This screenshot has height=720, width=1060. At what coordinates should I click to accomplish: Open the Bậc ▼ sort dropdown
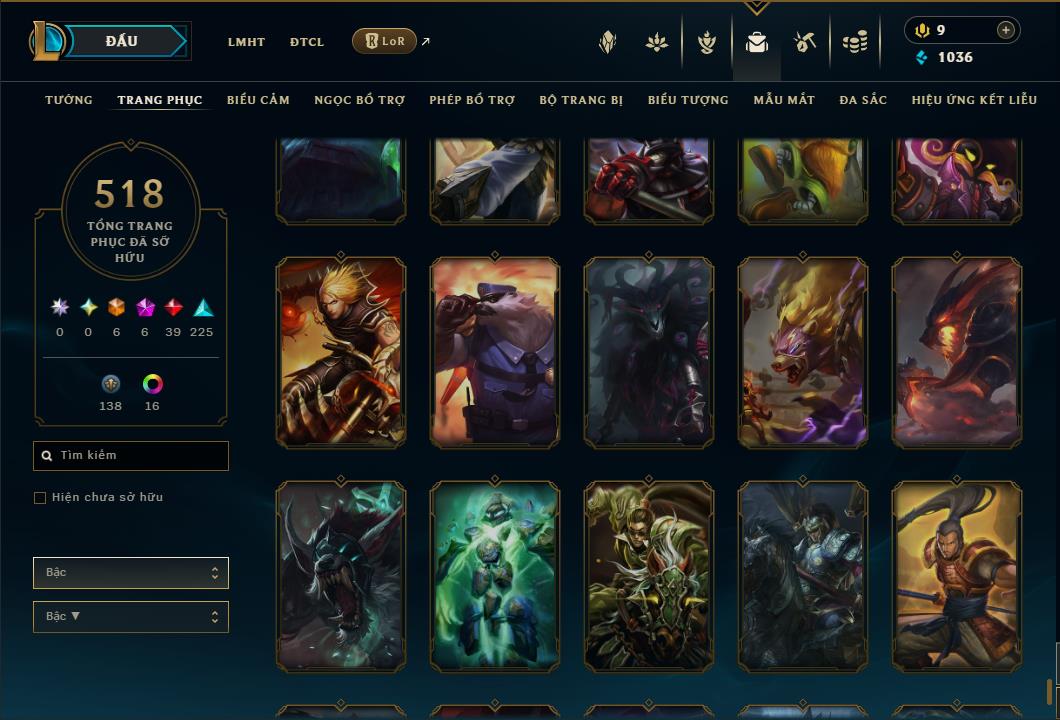(131, 617)
